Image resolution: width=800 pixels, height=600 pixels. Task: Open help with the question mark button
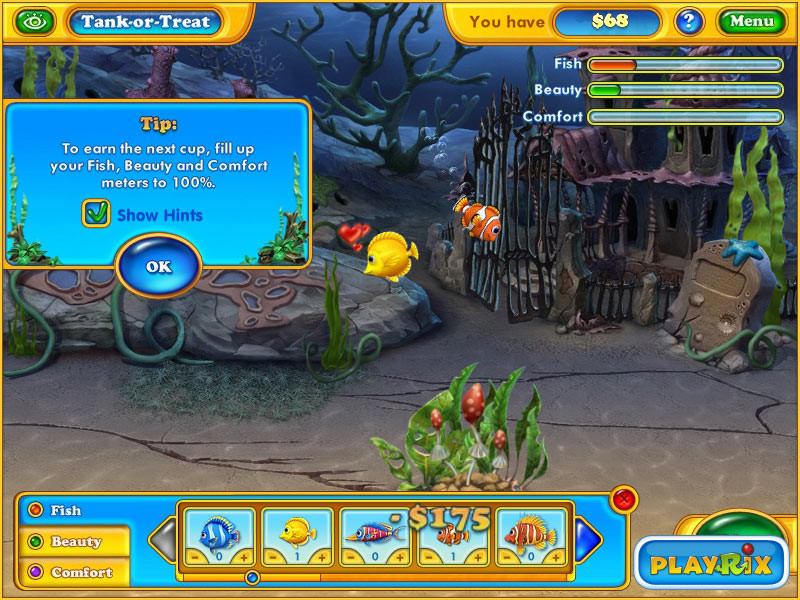coord(687,21)
